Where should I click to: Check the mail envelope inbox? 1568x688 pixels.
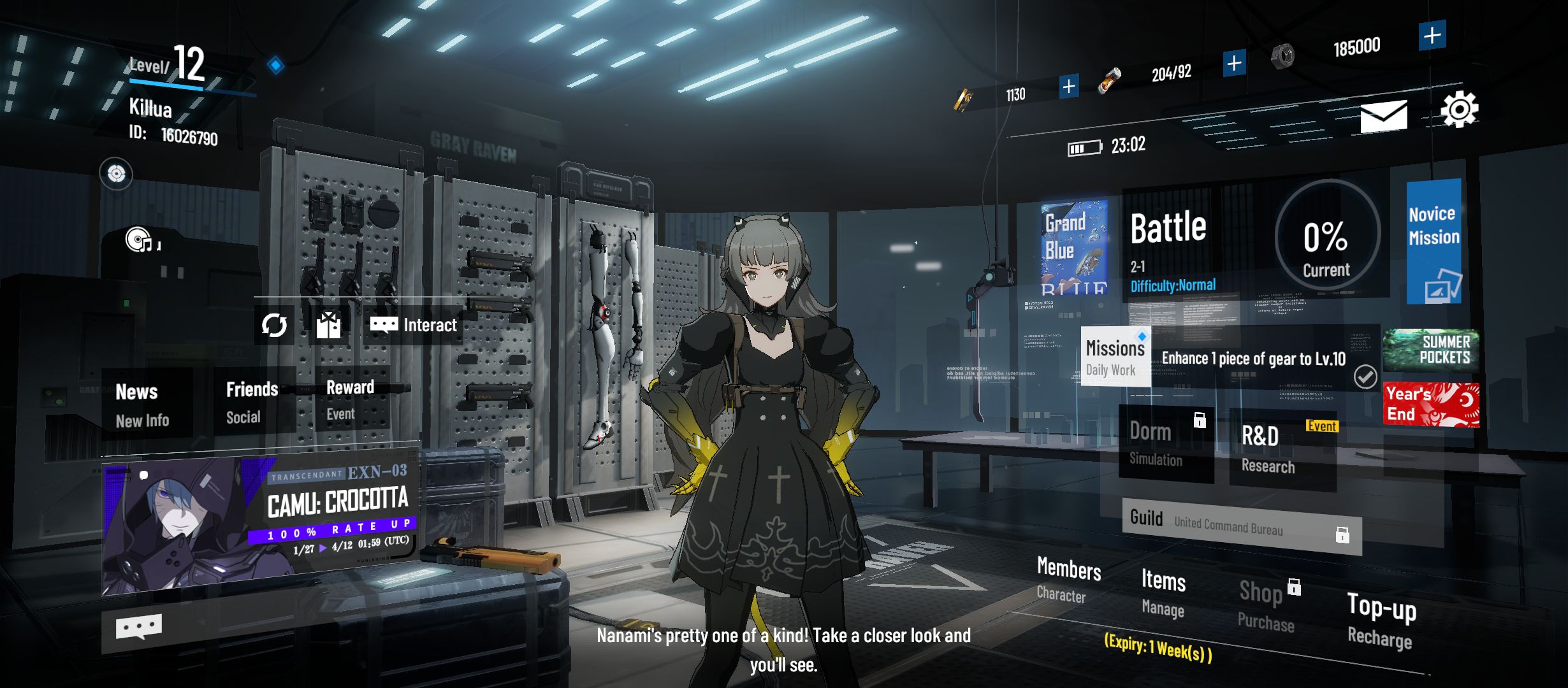(1383, 116)
